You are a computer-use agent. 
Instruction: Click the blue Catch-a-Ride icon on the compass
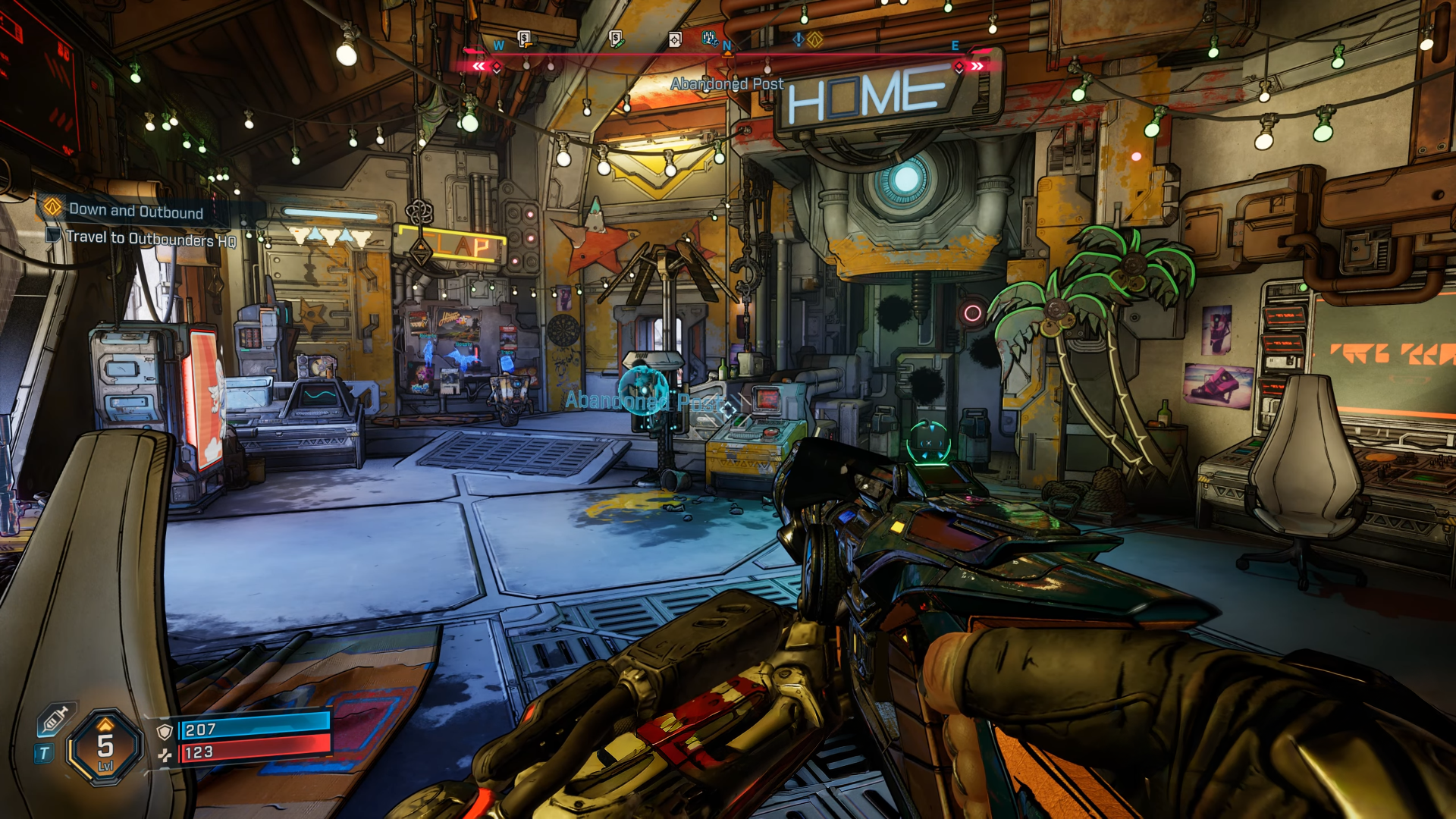tap(710, 37)
